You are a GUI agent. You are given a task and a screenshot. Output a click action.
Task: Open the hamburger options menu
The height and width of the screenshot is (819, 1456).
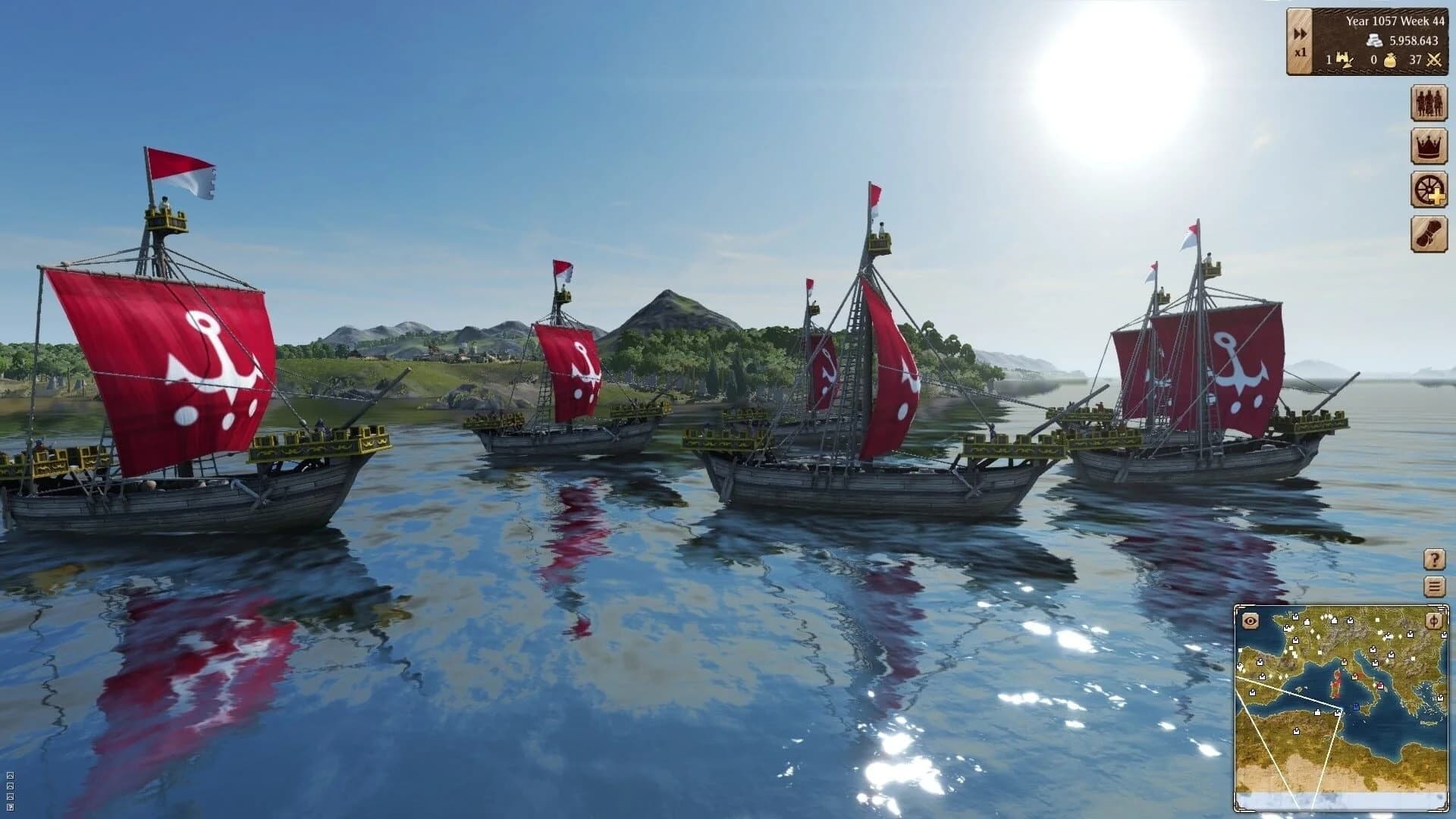1434,585
